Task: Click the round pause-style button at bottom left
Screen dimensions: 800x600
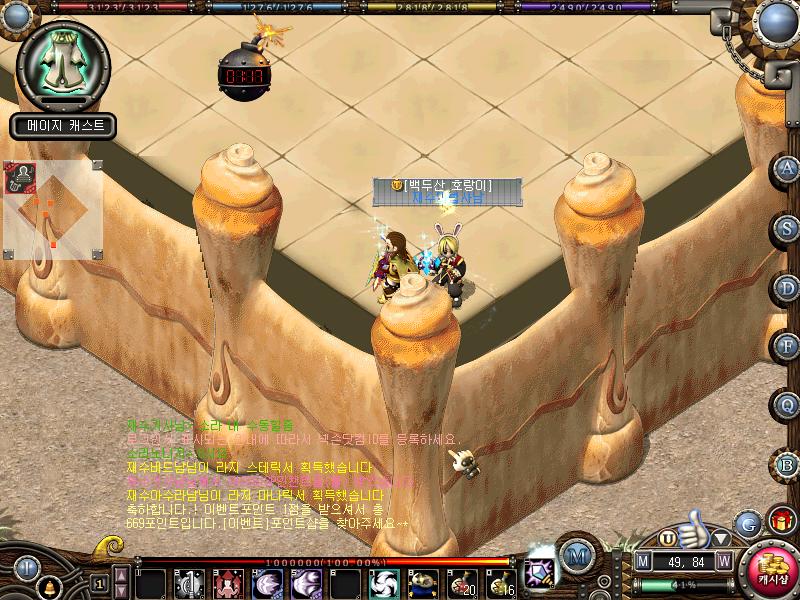Action: click(x=27, y=568)
